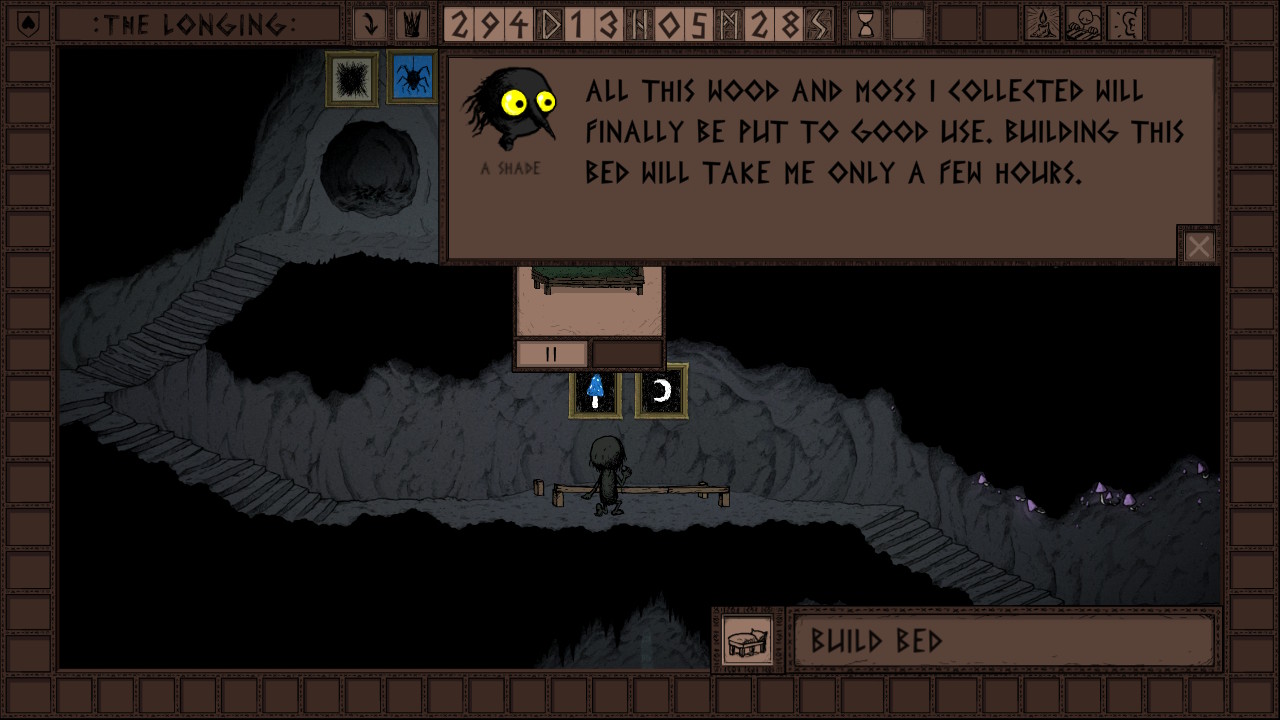
Task: Click The Longing title plate
Action: point(195,24)
